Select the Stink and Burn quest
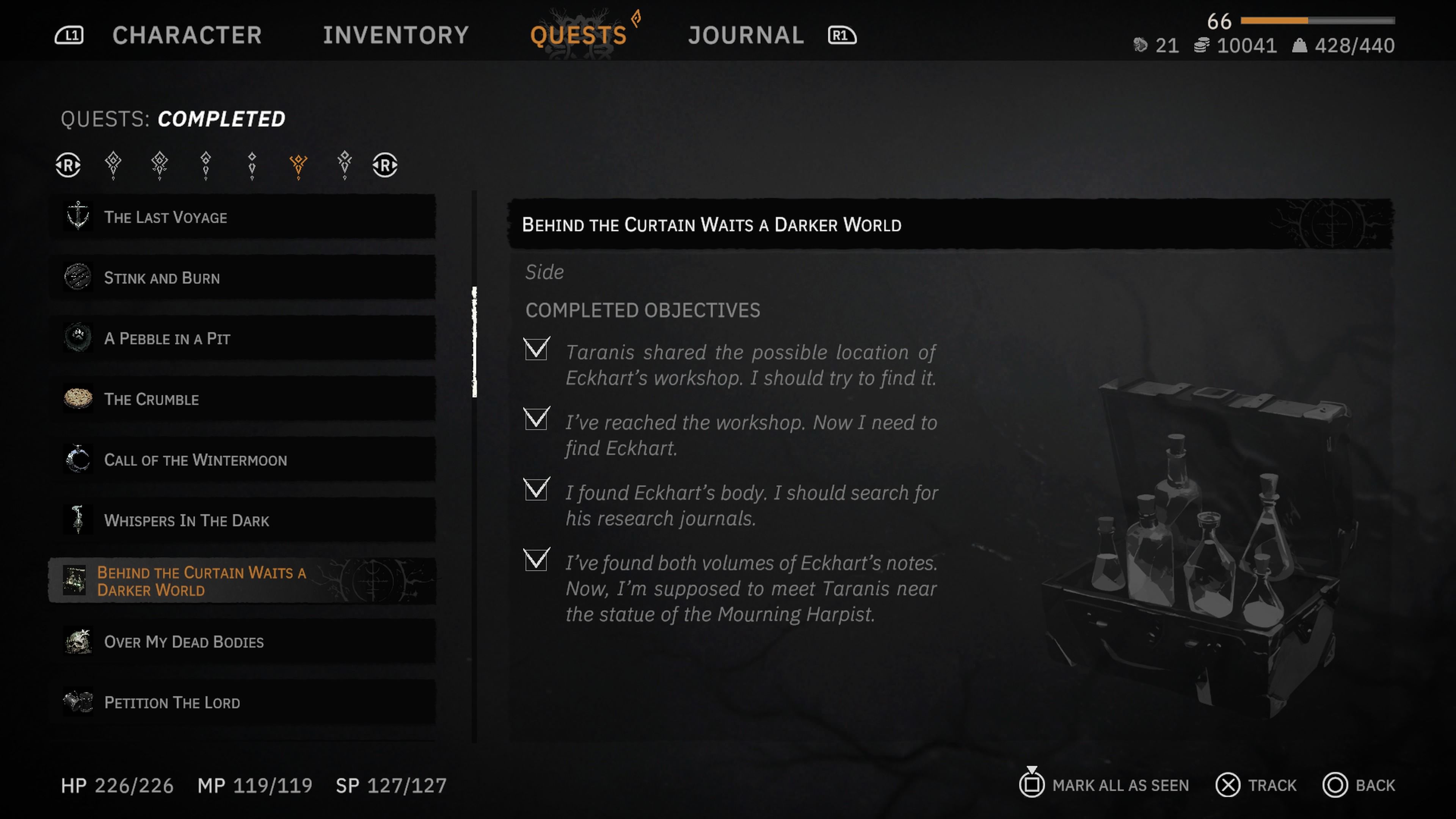This screenshot has width=1456, height=819. [x=243, y=278]
